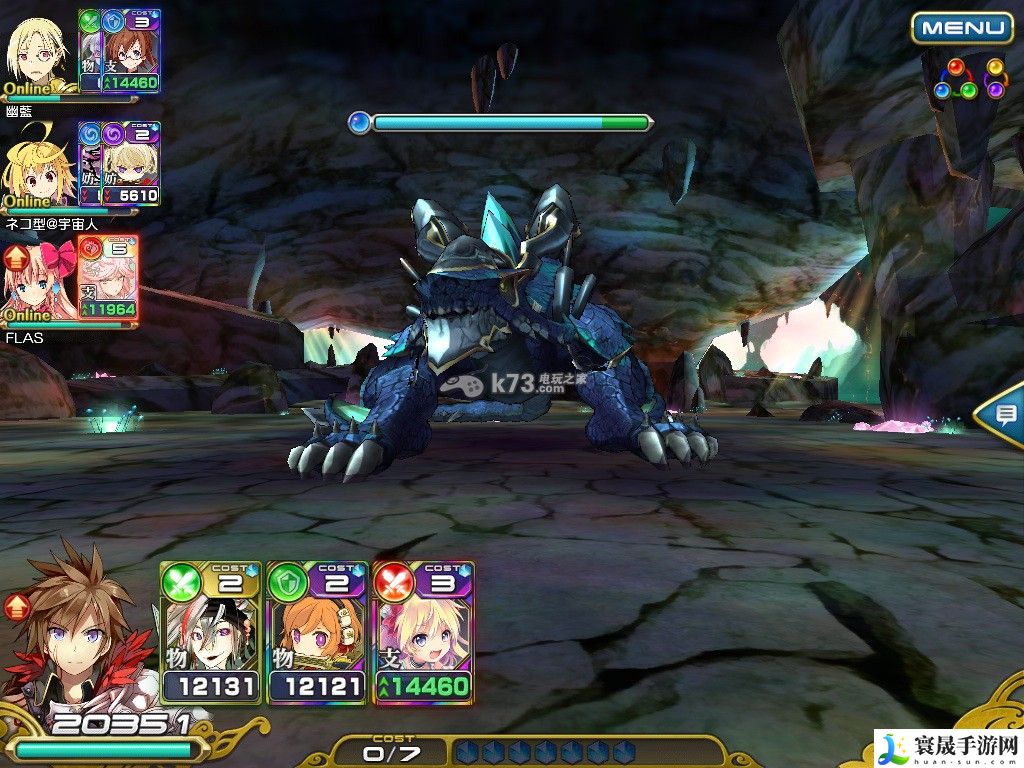Viewport: 1024px width, 768px height.
Task: Choose the cost 3 support card 14460
Action: click(423, 633)
